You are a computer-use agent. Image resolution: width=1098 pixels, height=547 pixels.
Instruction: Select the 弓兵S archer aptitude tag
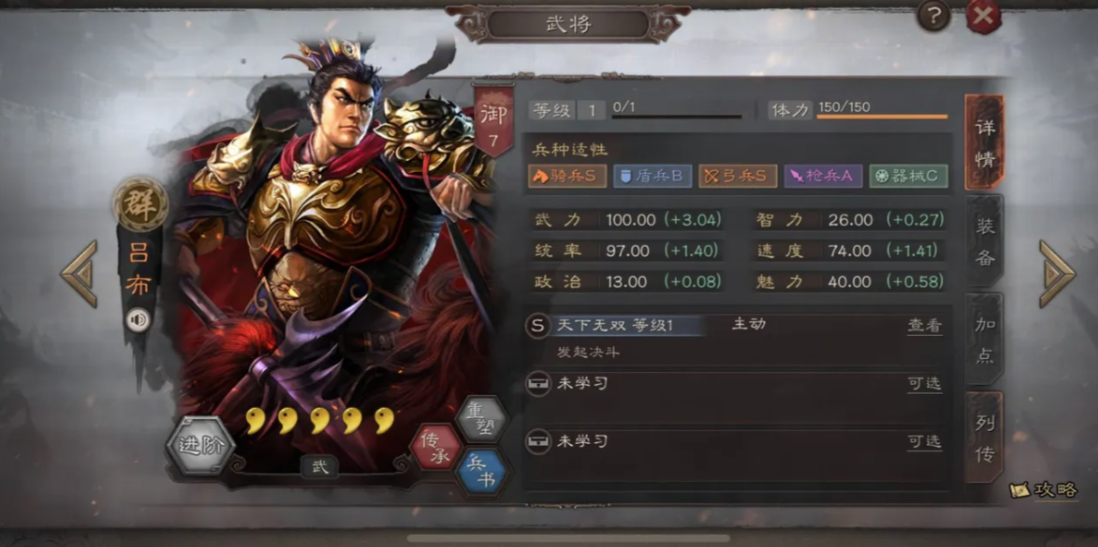[738, 177]
